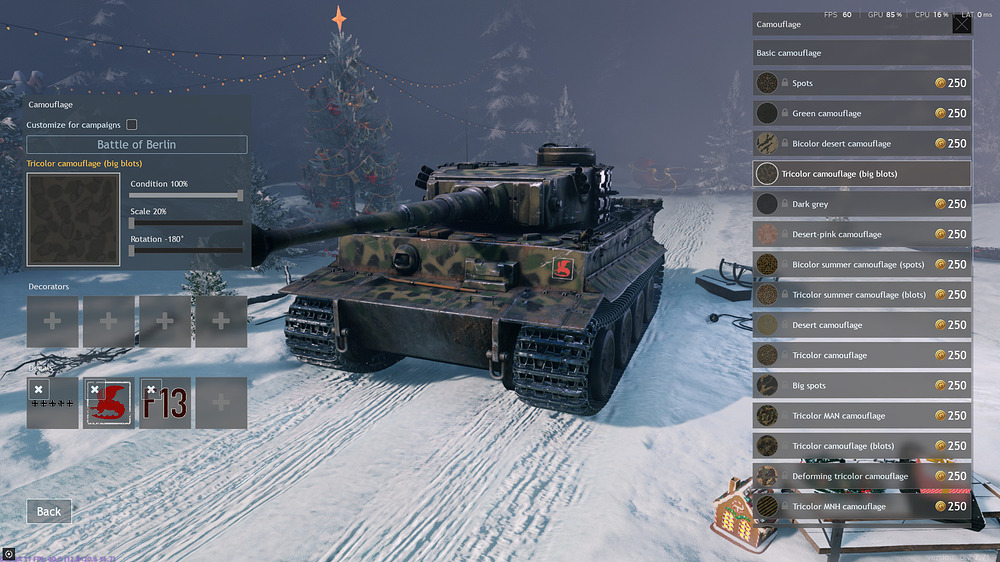Select Tricolor camouflage (big blots) entry
The height and width of the screenshot is (562, 1000).
[861, 174]
